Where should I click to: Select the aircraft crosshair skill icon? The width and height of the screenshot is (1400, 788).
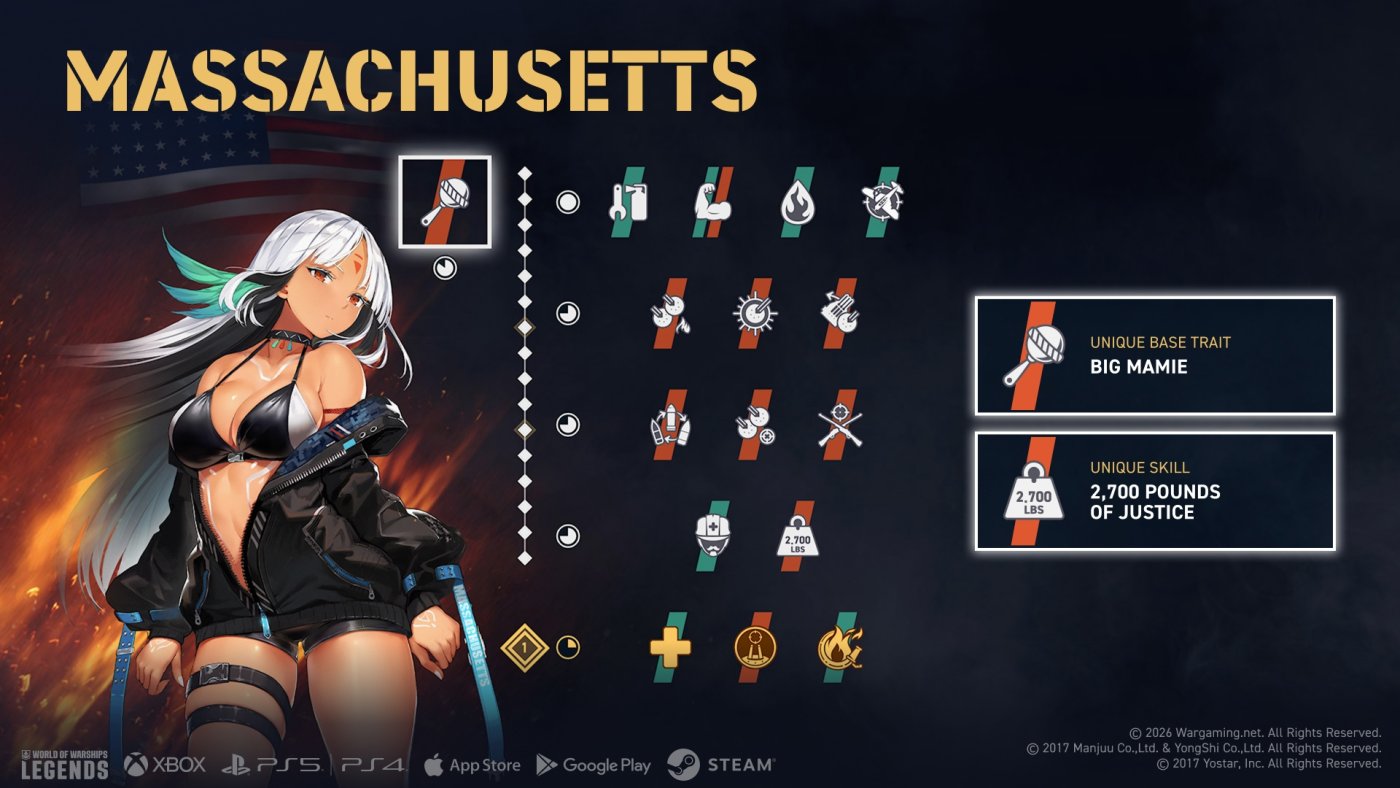coord(881,202)
